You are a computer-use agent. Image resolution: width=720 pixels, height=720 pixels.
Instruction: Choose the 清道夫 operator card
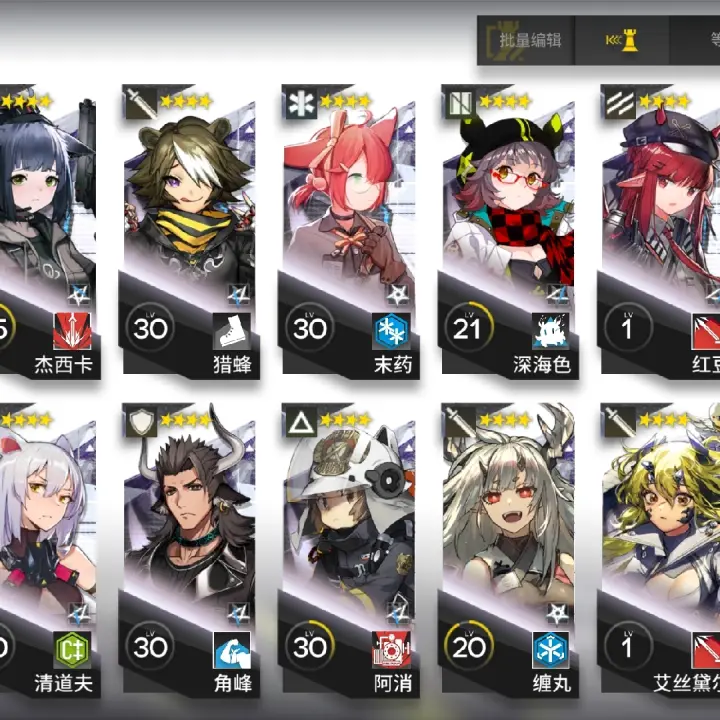point(45,550)
